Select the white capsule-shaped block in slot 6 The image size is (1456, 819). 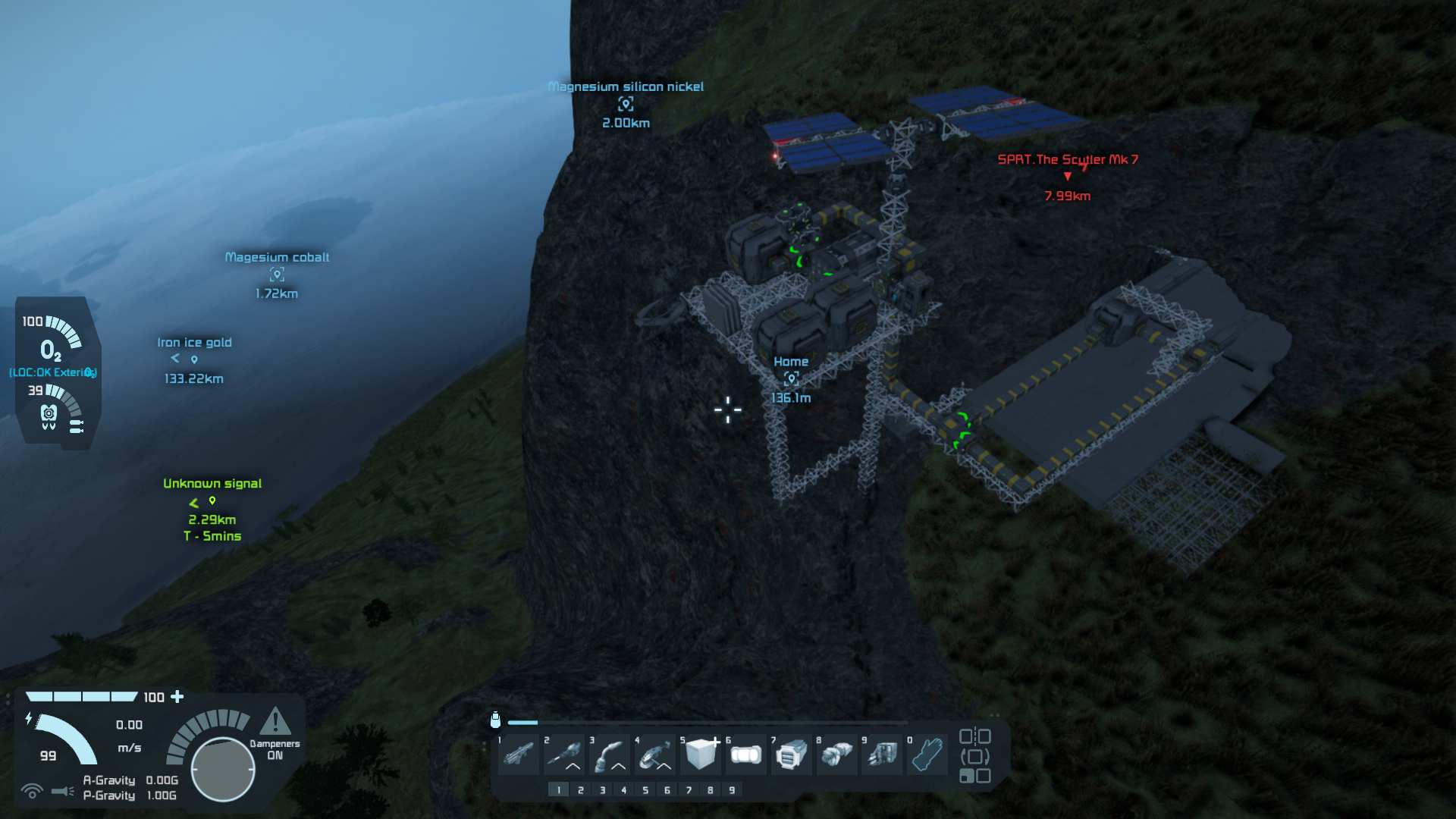[x=746, y=755]
